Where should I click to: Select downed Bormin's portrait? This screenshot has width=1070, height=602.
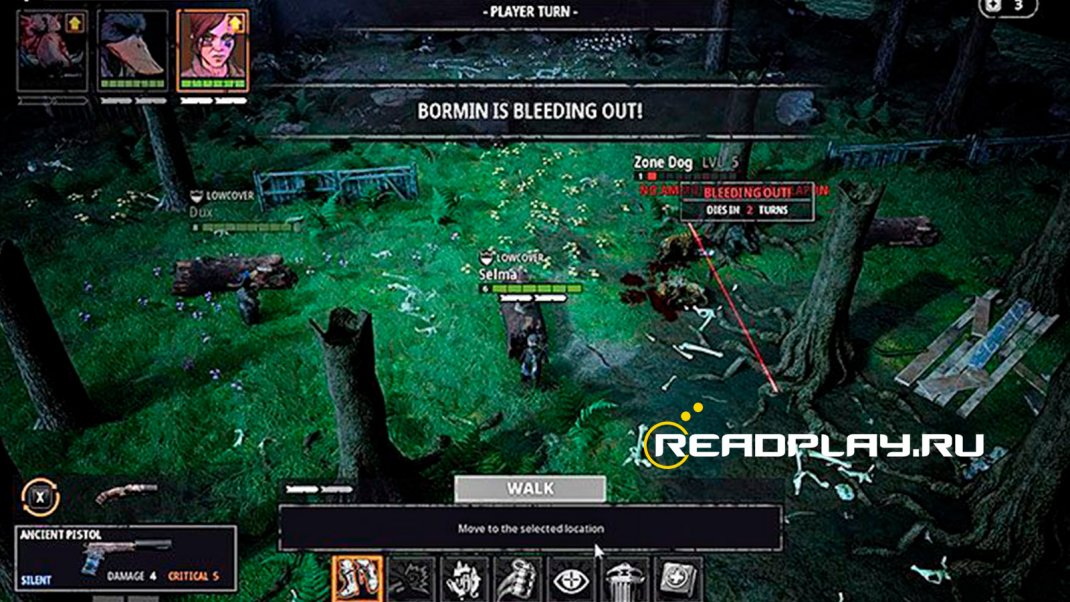click(x=50, y=48)
